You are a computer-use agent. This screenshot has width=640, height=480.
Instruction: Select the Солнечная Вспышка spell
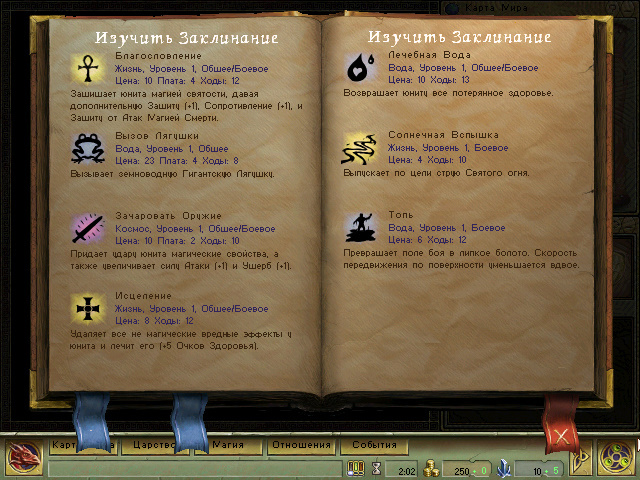click(360, 148)
